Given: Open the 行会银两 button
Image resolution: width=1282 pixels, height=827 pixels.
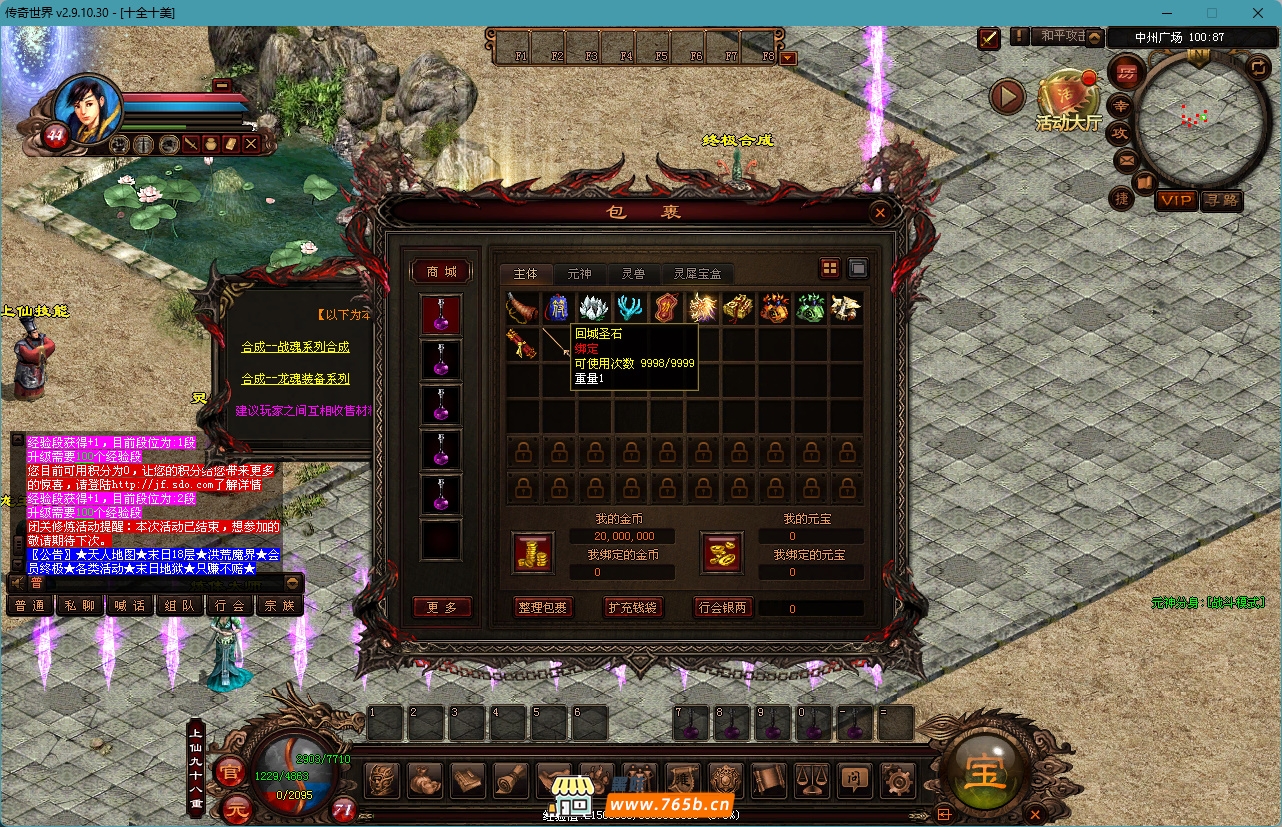Looking at the screenshot, I should click(x=724, y=607).
